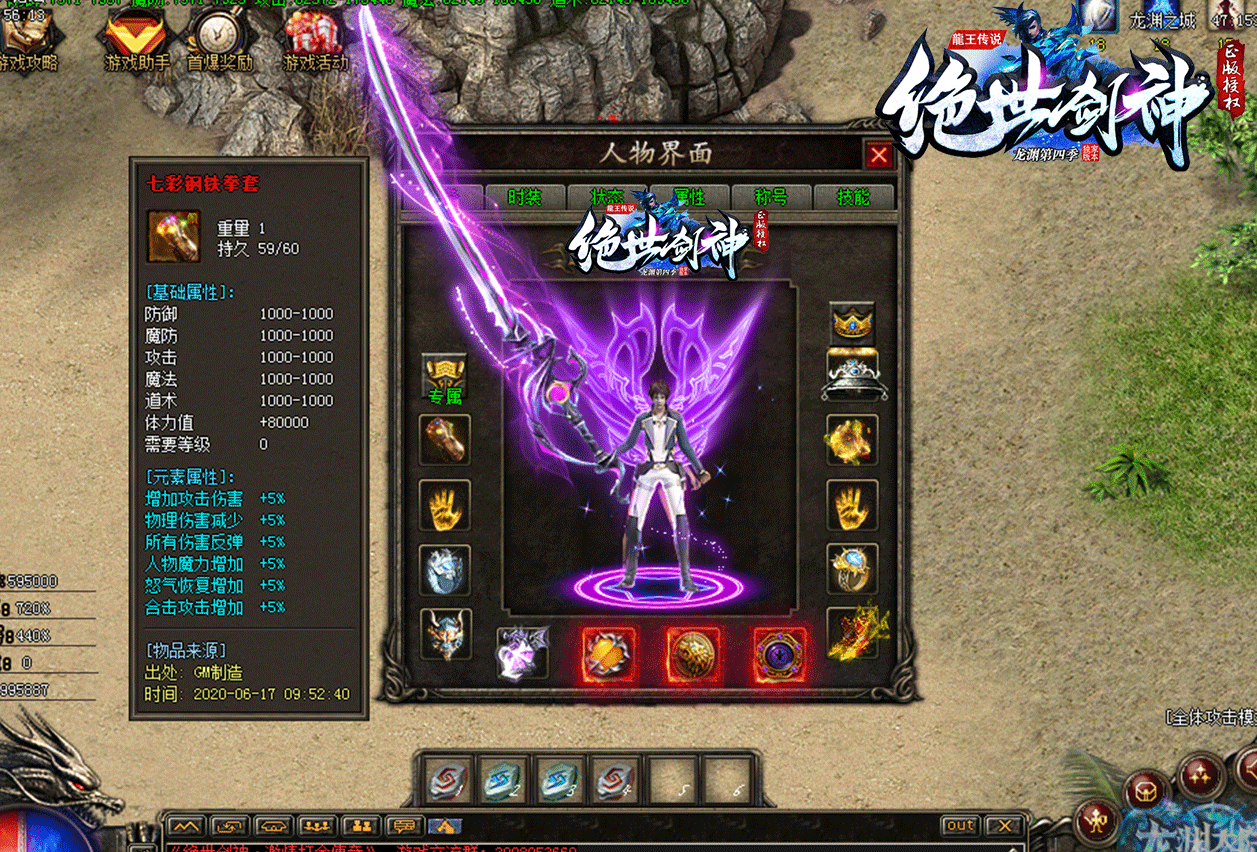The image size is (1257, 852).
Task: Close the 人物界面 character window
Action: 879,155
